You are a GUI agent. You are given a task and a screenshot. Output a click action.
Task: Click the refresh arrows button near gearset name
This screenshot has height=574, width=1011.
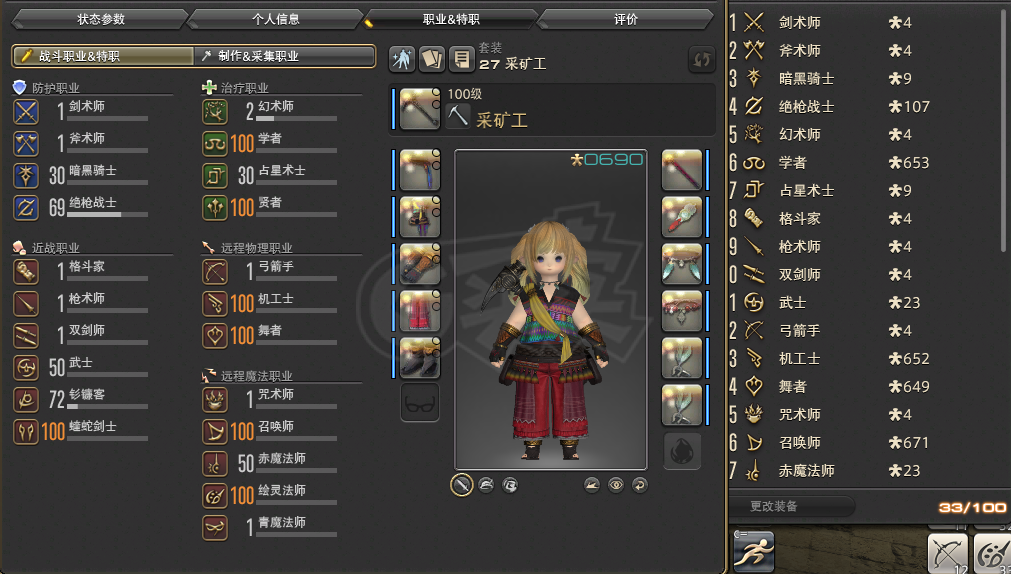[701, 60]
